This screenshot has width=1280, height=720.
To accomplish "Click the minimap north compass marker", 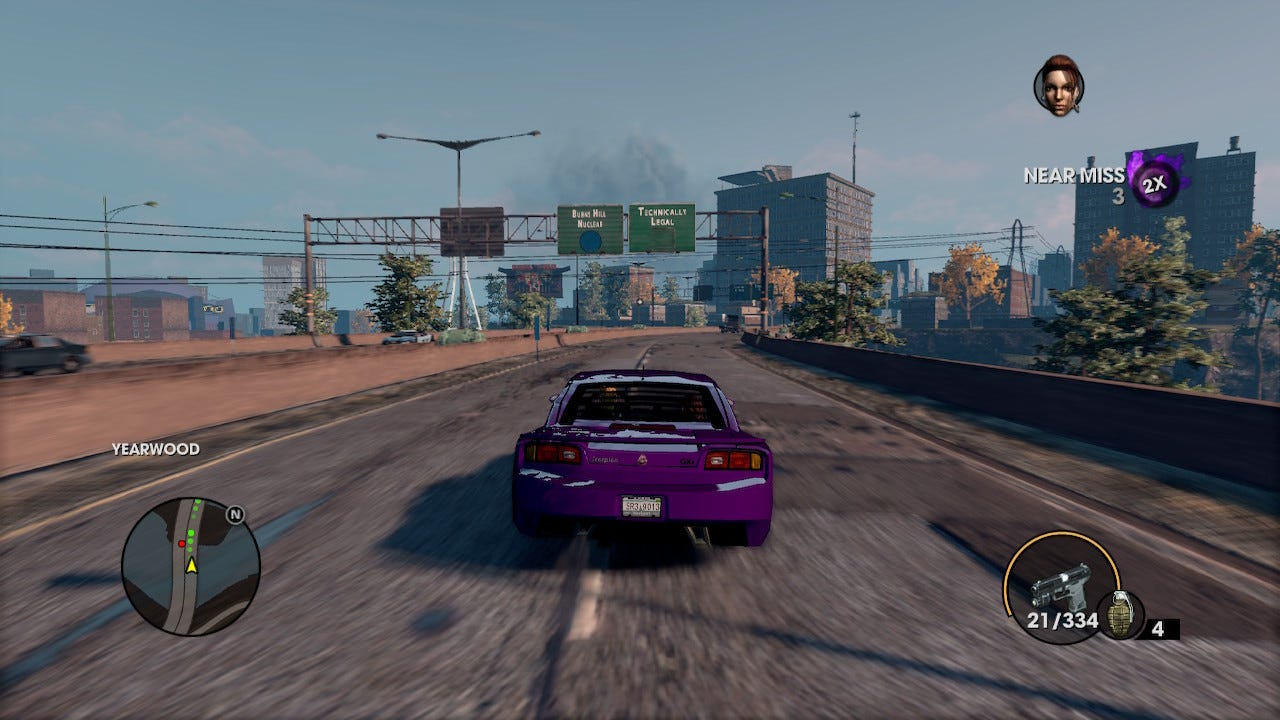I will pos(235,515).
